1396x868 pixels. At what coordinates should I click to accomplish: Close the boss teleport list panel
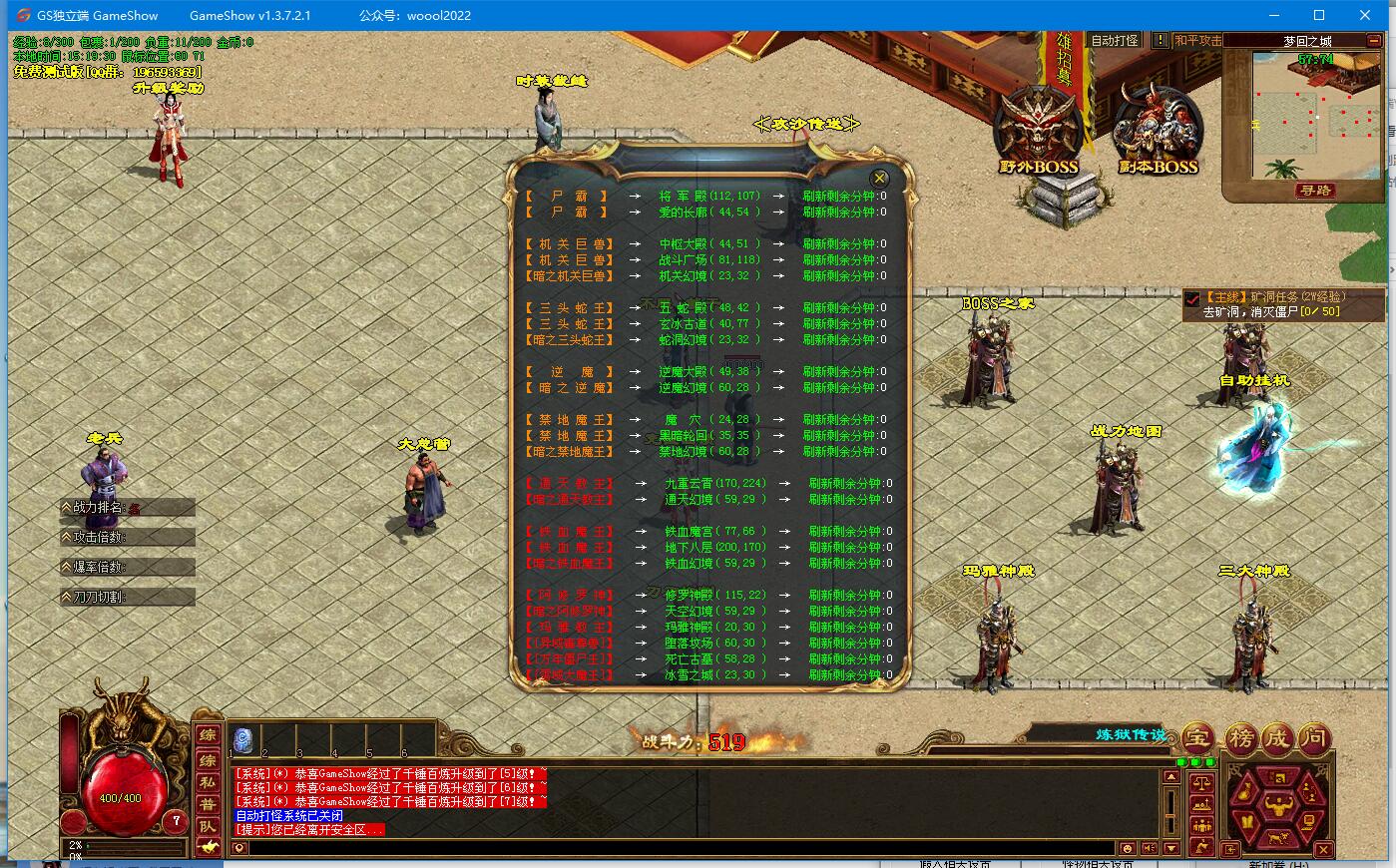(x=879, y=178)
